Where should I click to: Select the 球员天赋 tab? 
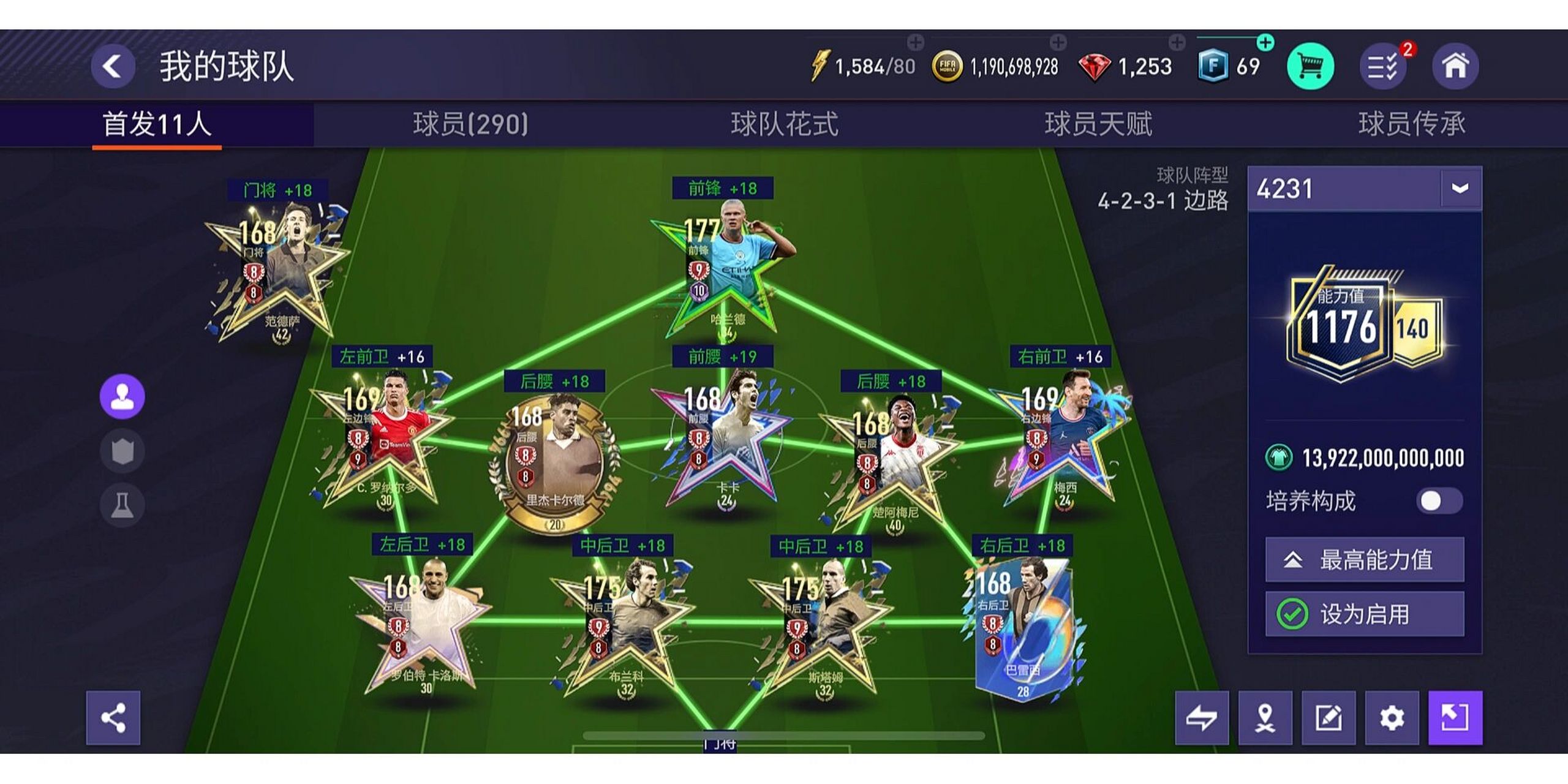coord(1098,124)
